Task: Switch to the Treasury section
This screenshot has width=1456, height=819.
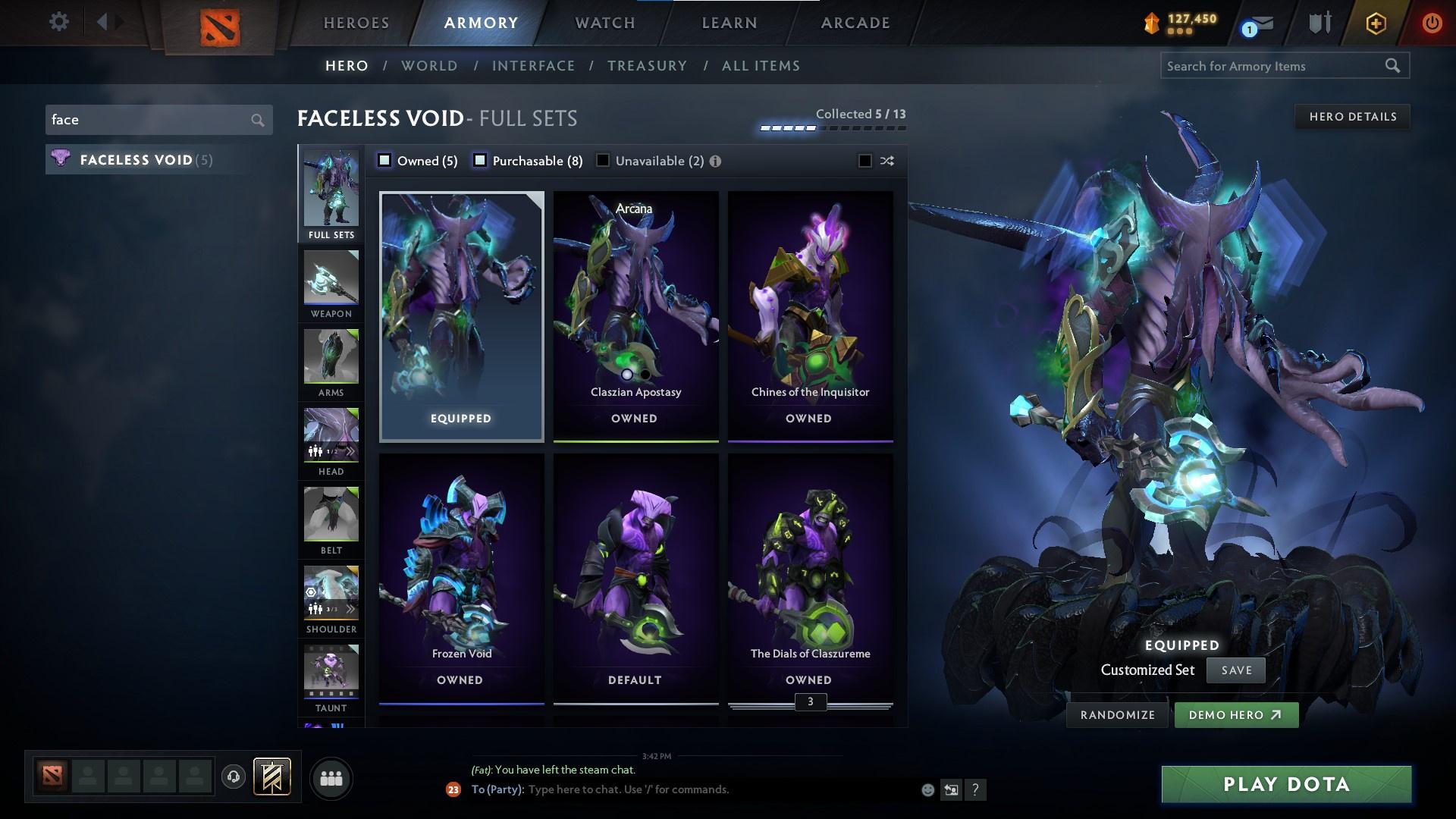Action: (647, 66)
